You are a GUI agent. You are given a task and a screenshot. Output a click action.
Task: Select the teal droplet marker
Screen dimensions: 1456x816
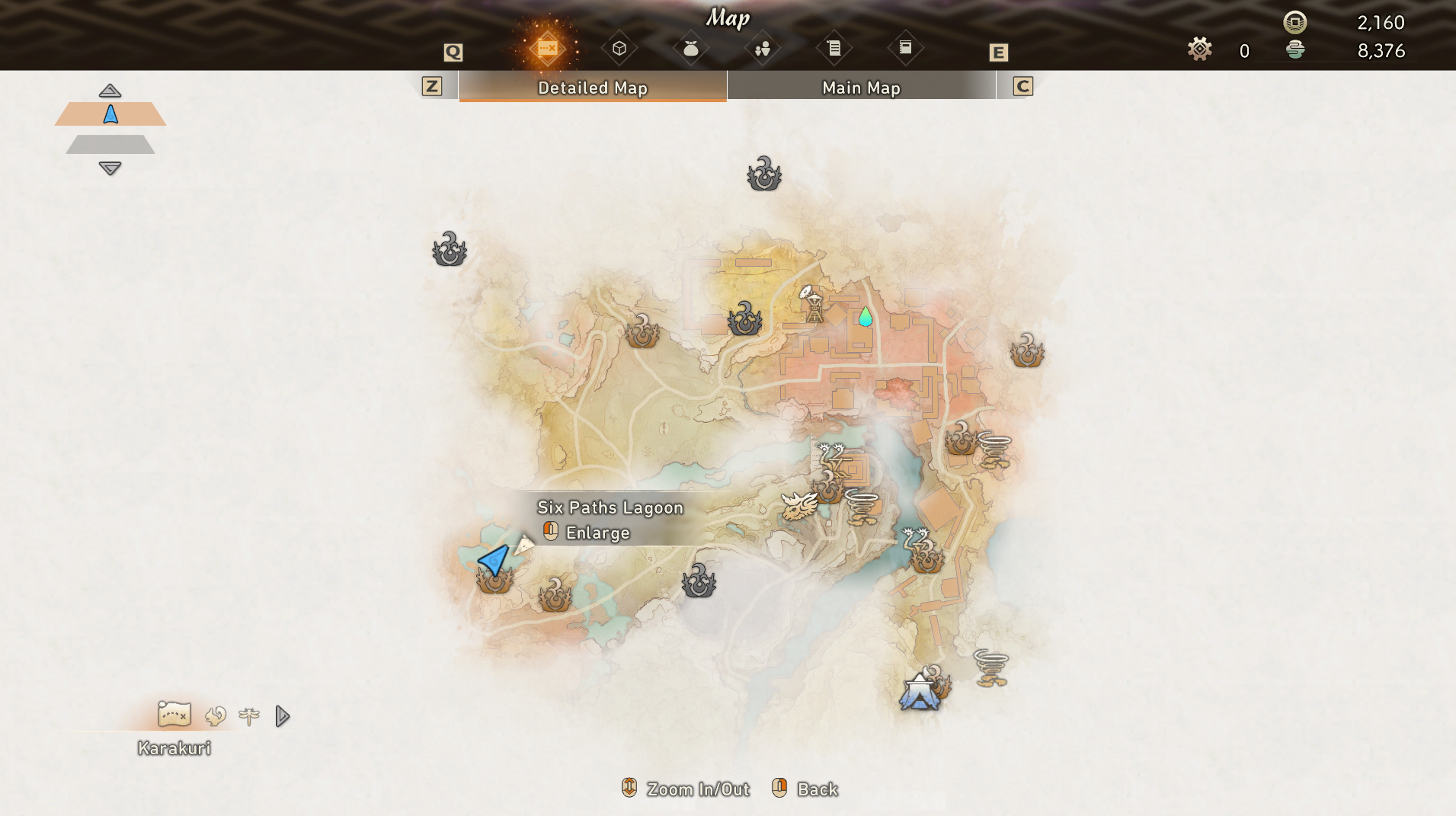coord(865,316)
